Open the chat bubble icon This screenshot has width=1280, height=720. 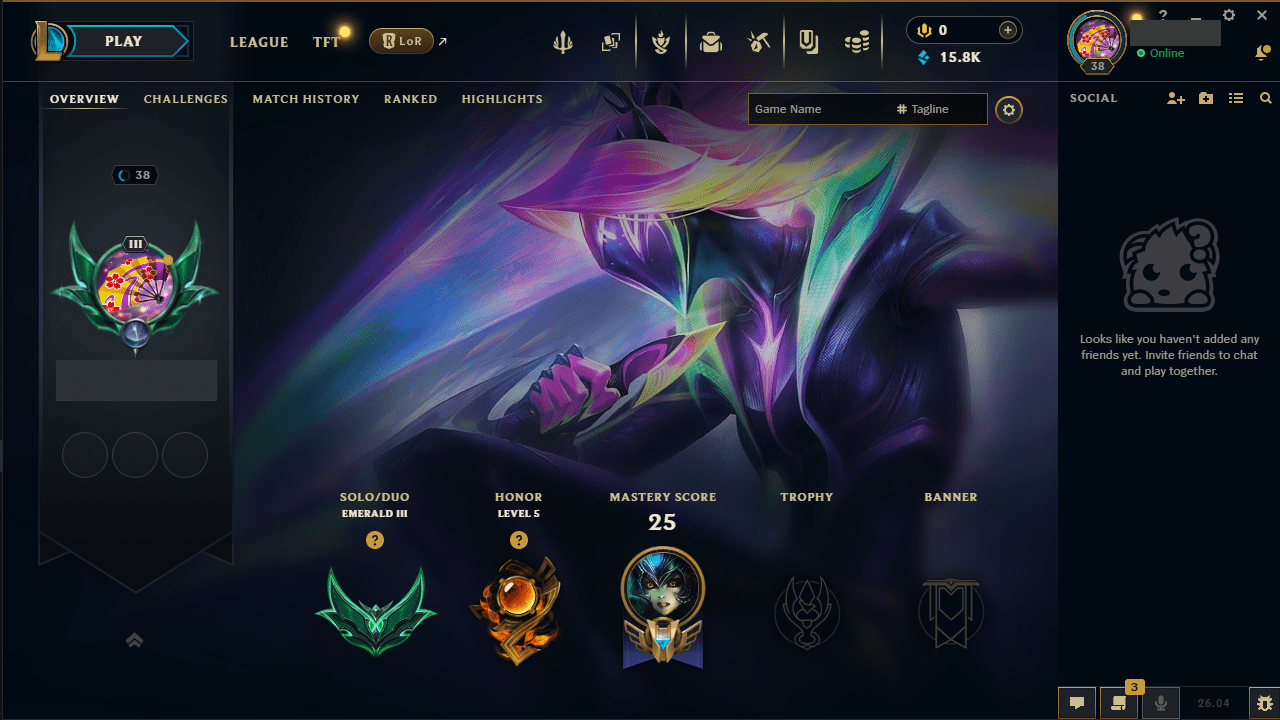pyautogui.click(x=1077, y=703)
